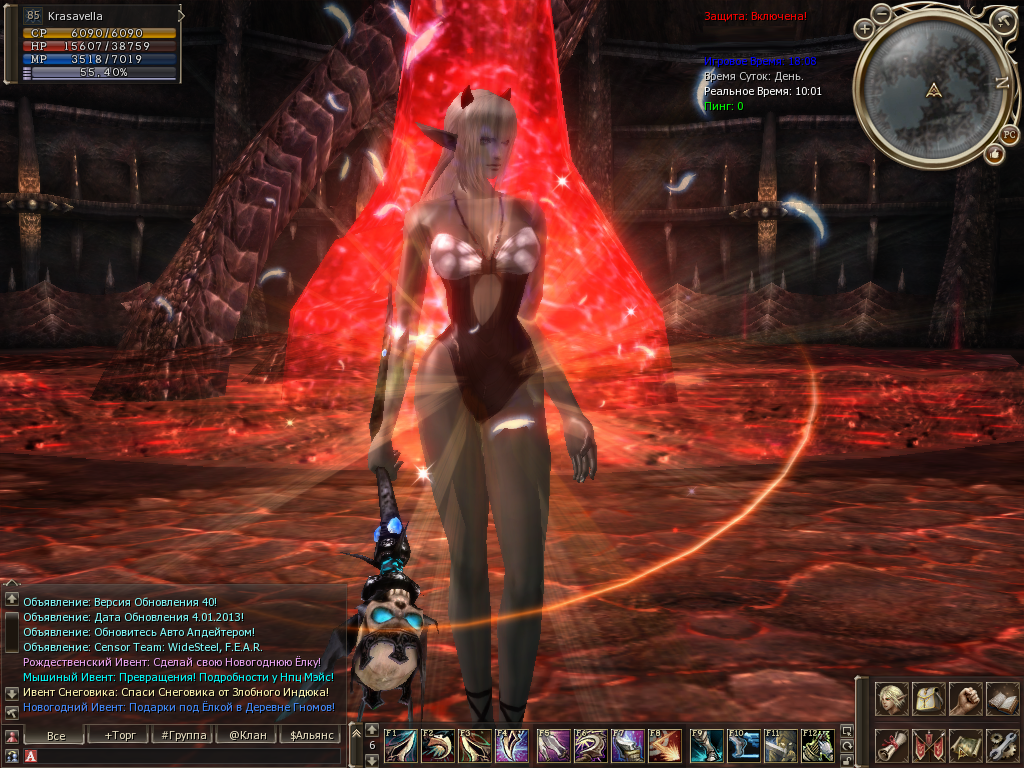
Task: Switch to the #Группа chat tab
Action: pos(183,735)
